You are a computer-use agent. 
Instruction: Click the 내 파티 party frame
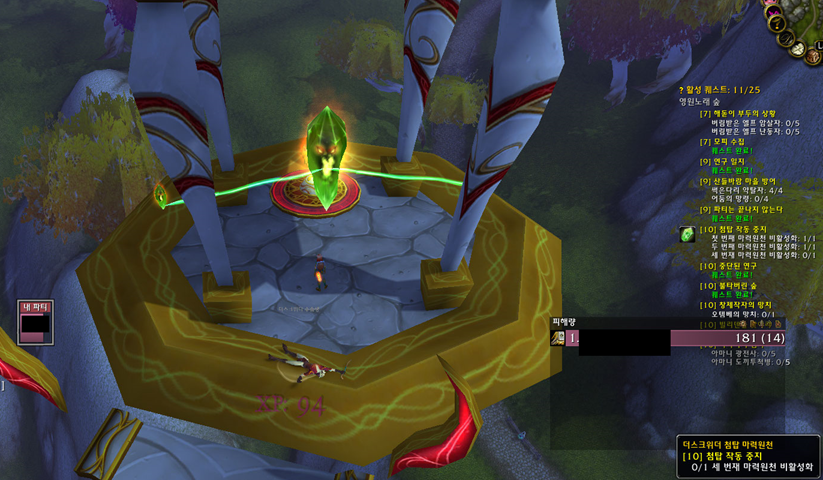tap(36, 323)
